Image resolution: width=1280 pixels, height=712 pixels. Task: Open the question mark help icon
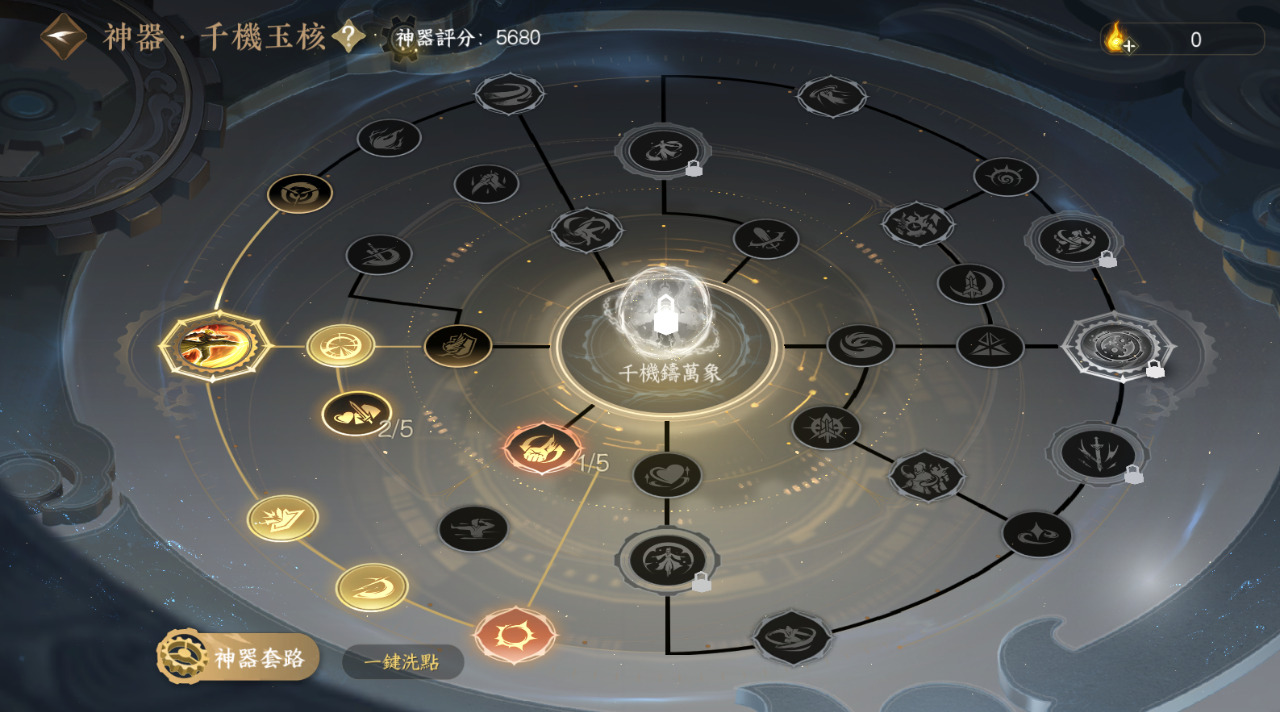(348, 38)
